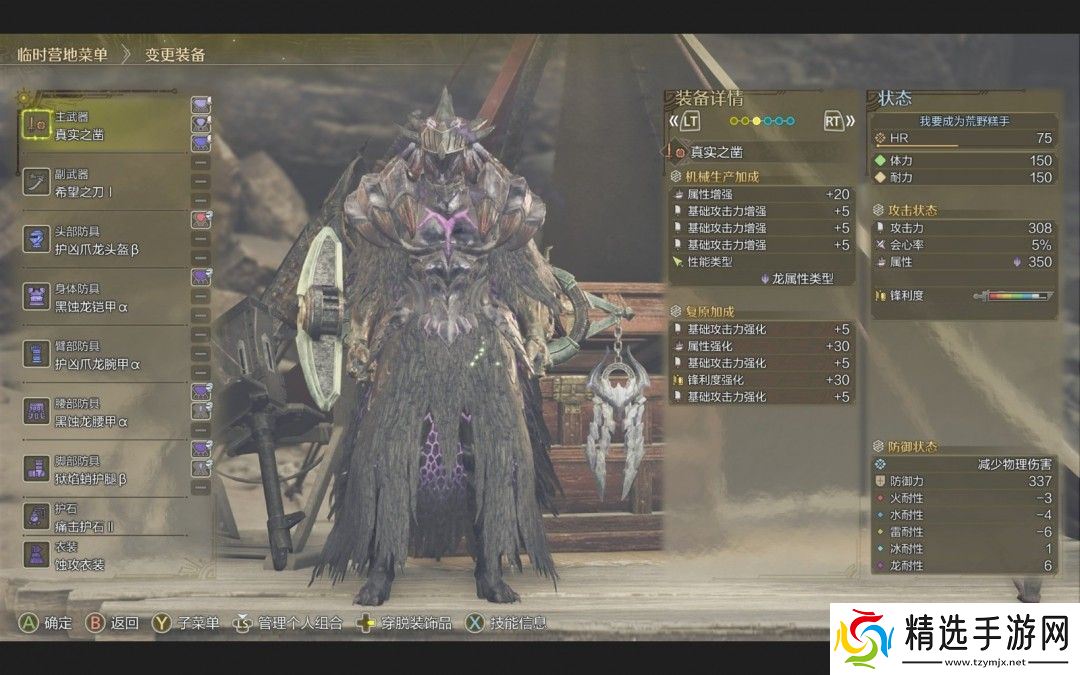Select head armor 护凶爪龙头盔β

[100, 240]
